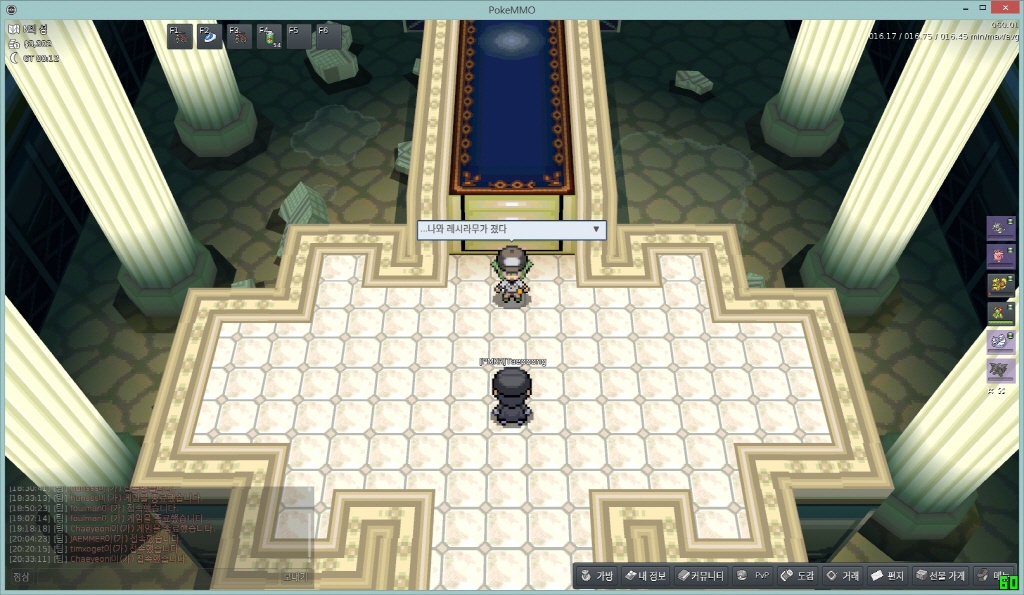Open the 커뮤니티 (community) menu
The height and width of the screenshot is (595, 1024).
pyautogui.click(x=700, y=576)
